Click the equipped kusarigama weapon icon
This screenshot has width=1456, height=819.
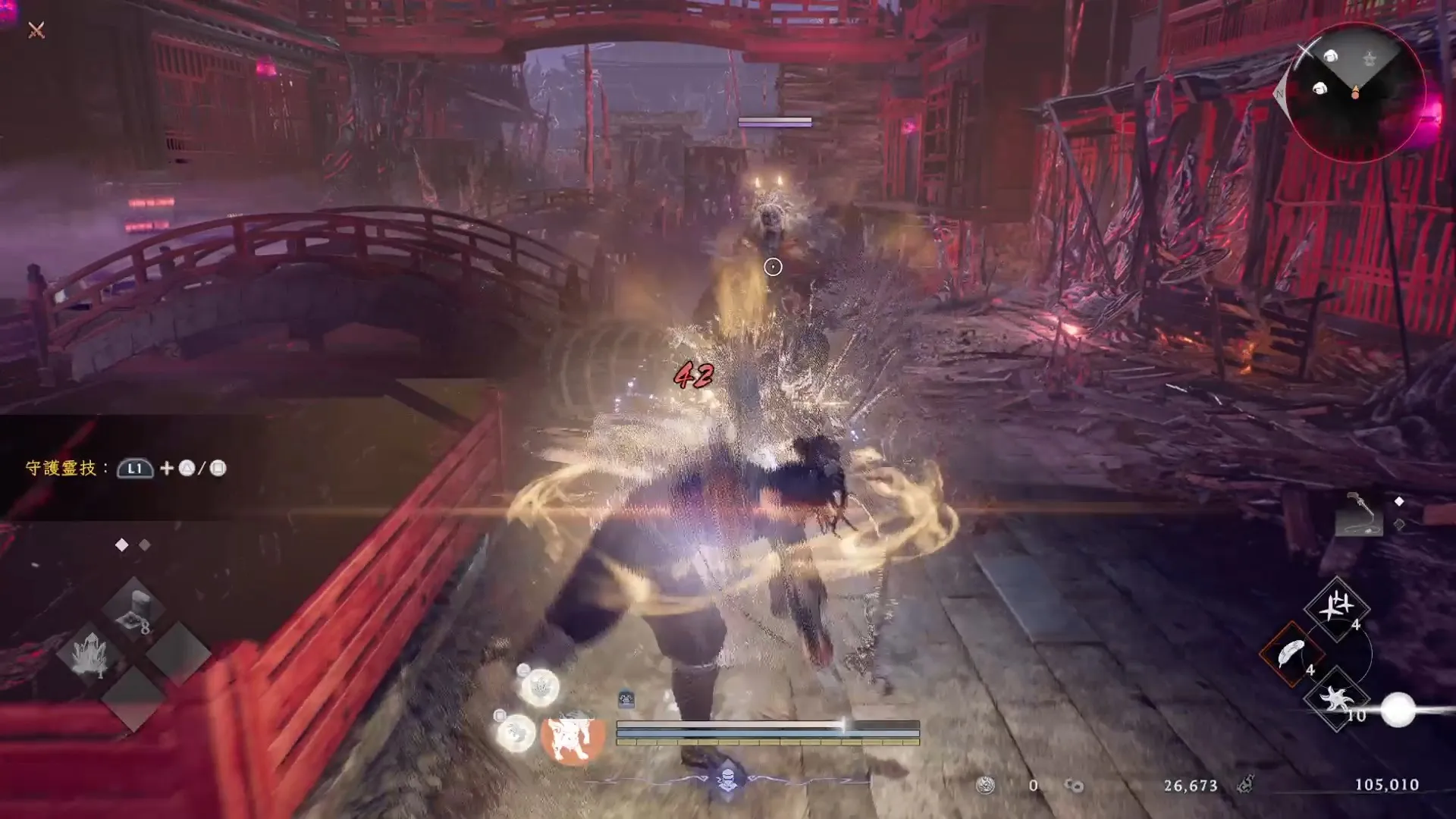coord(1358,516)
